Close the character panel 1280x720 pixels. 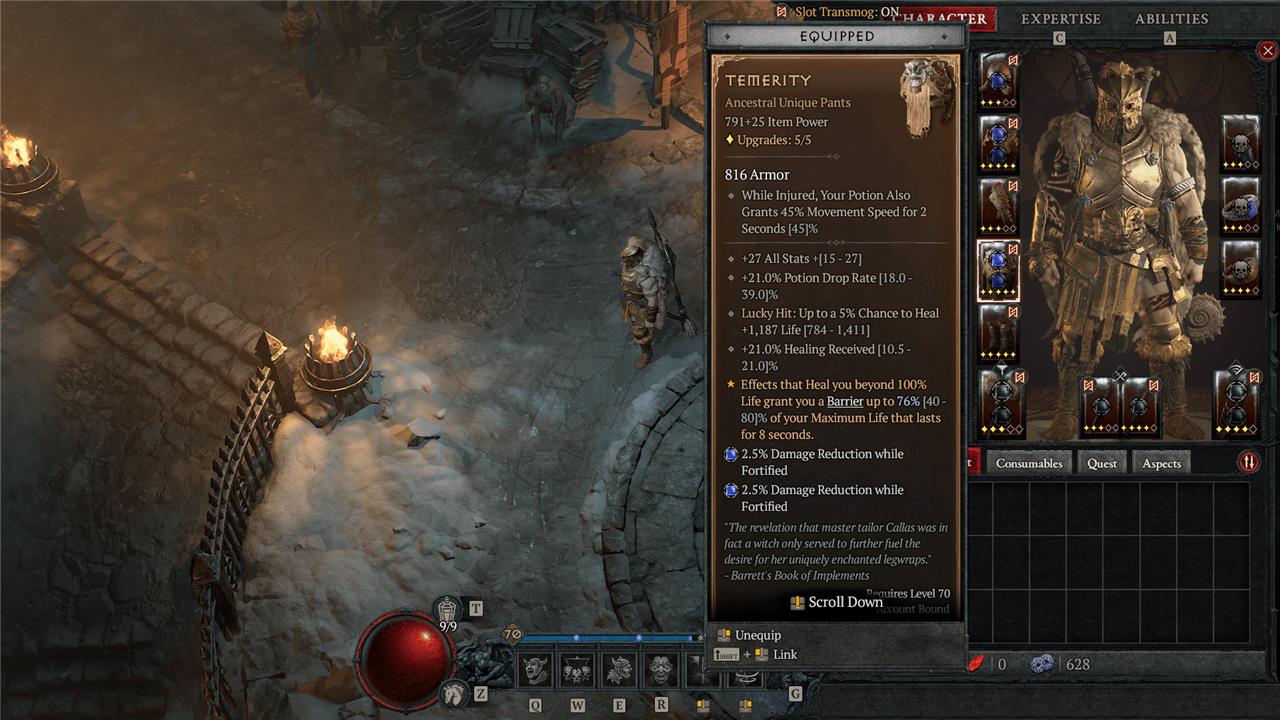(1267, 51)
